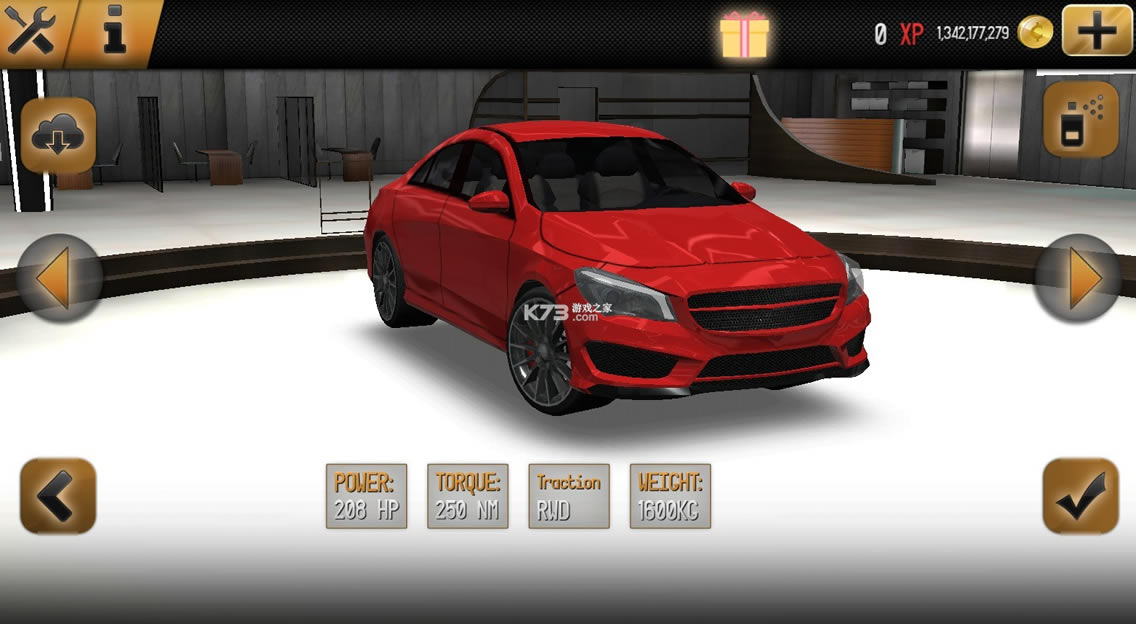Viewport: 1136px width, 624px height.
Task: Open the spray paint customization
Action: [1081, 119]
